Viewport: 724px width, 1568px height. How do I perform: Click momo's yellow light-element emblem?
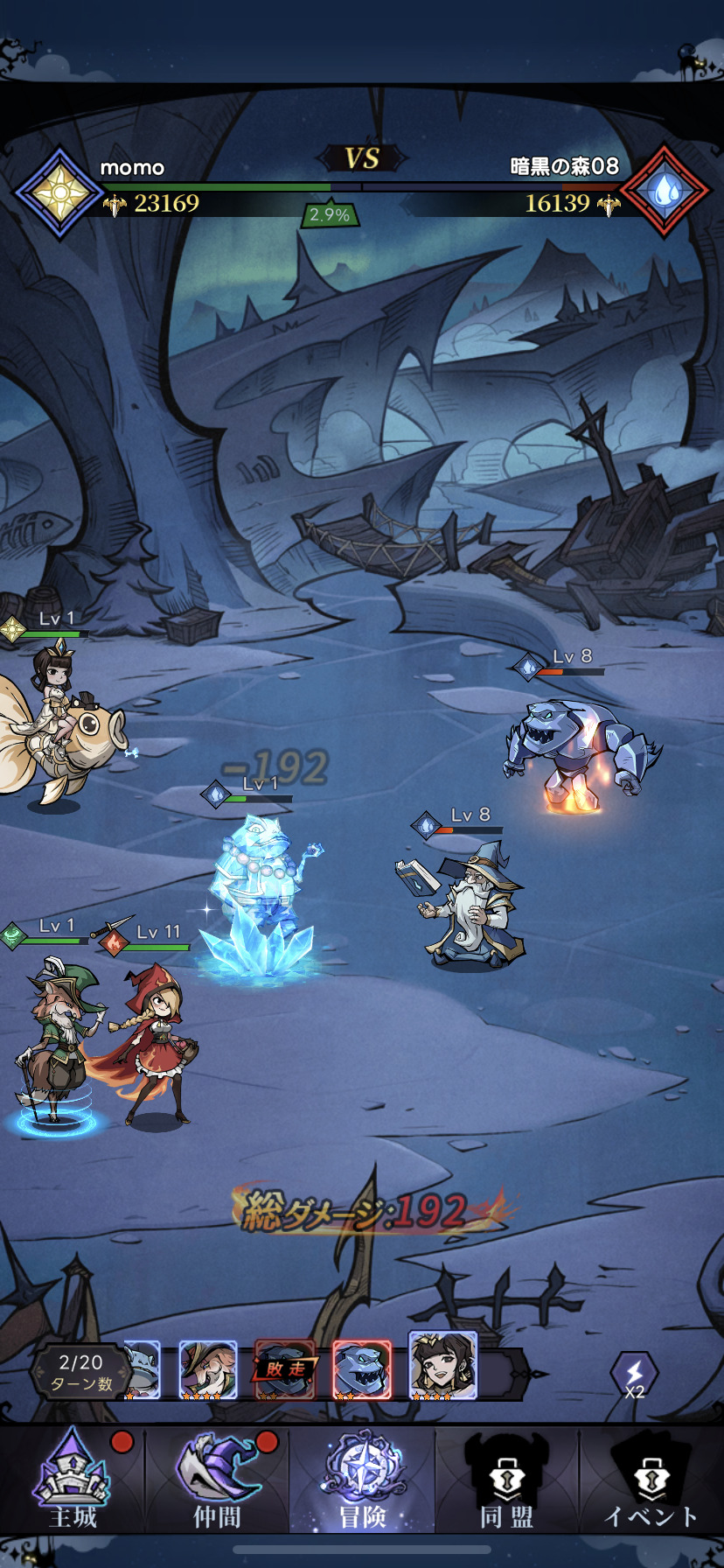point(59,192)
